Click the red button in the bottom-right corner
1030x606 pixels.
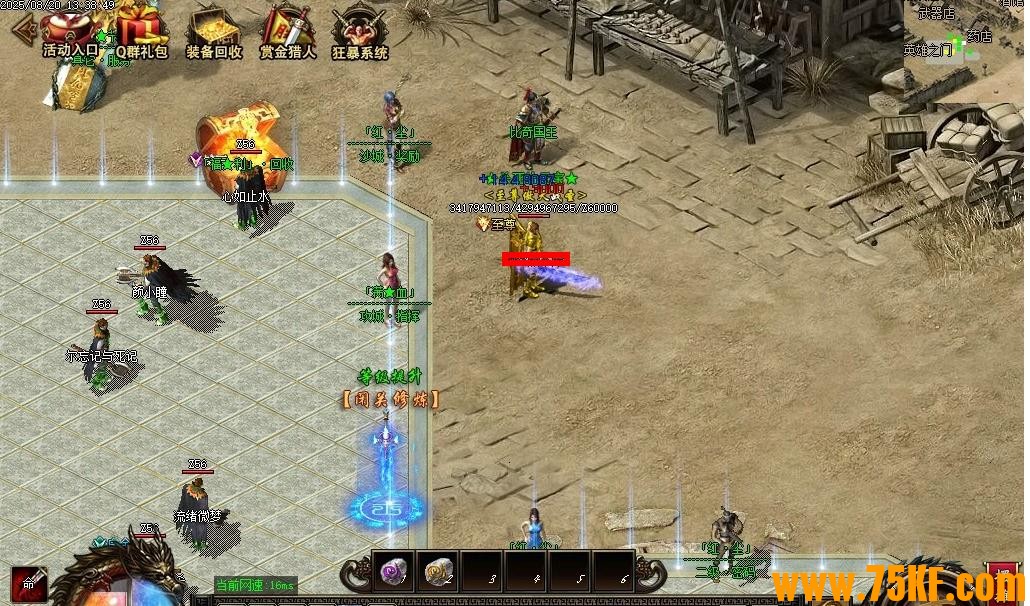pos(1004,581)
